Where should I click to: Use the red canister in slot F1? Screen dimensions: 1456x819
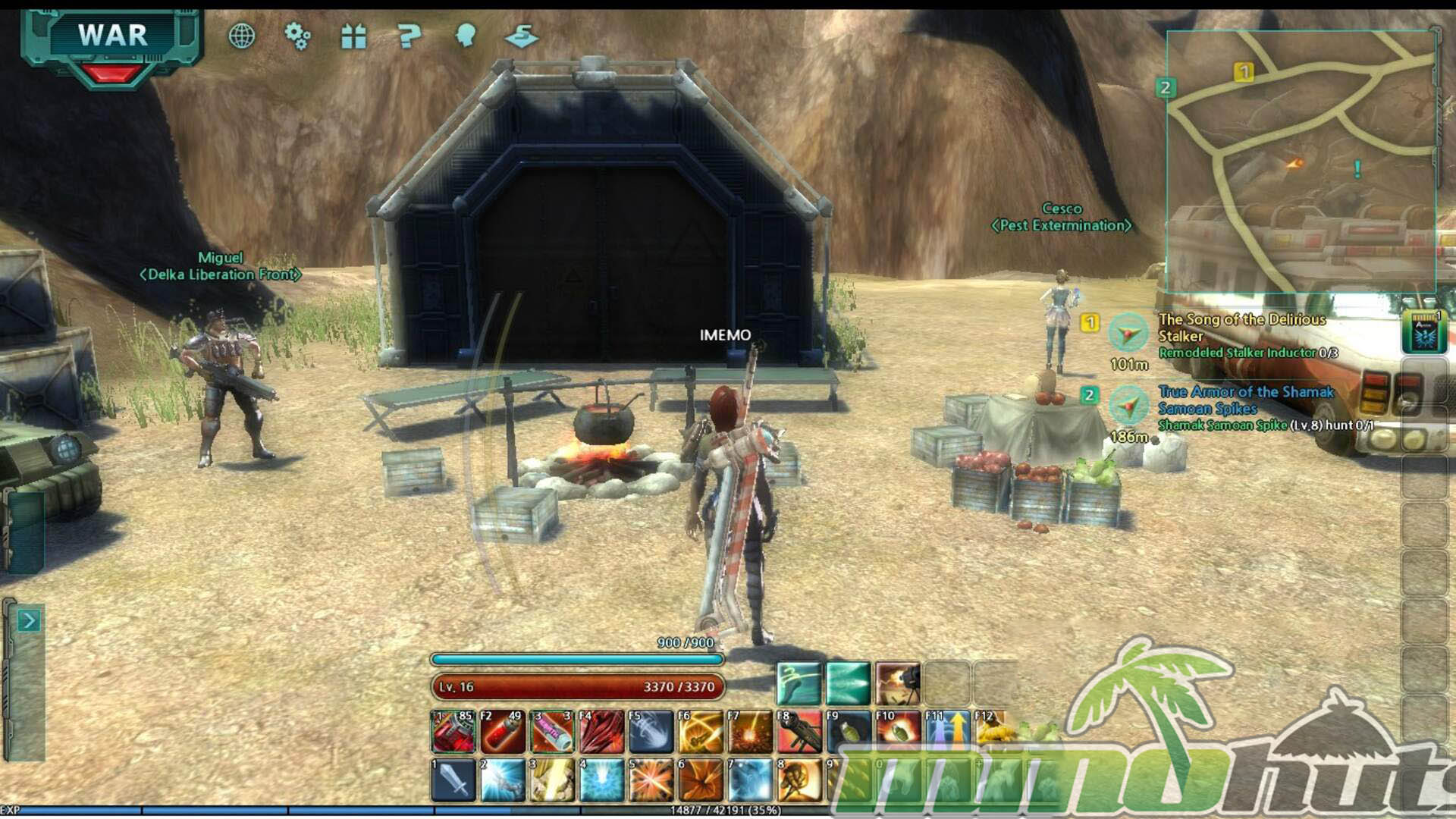(453, 732)
